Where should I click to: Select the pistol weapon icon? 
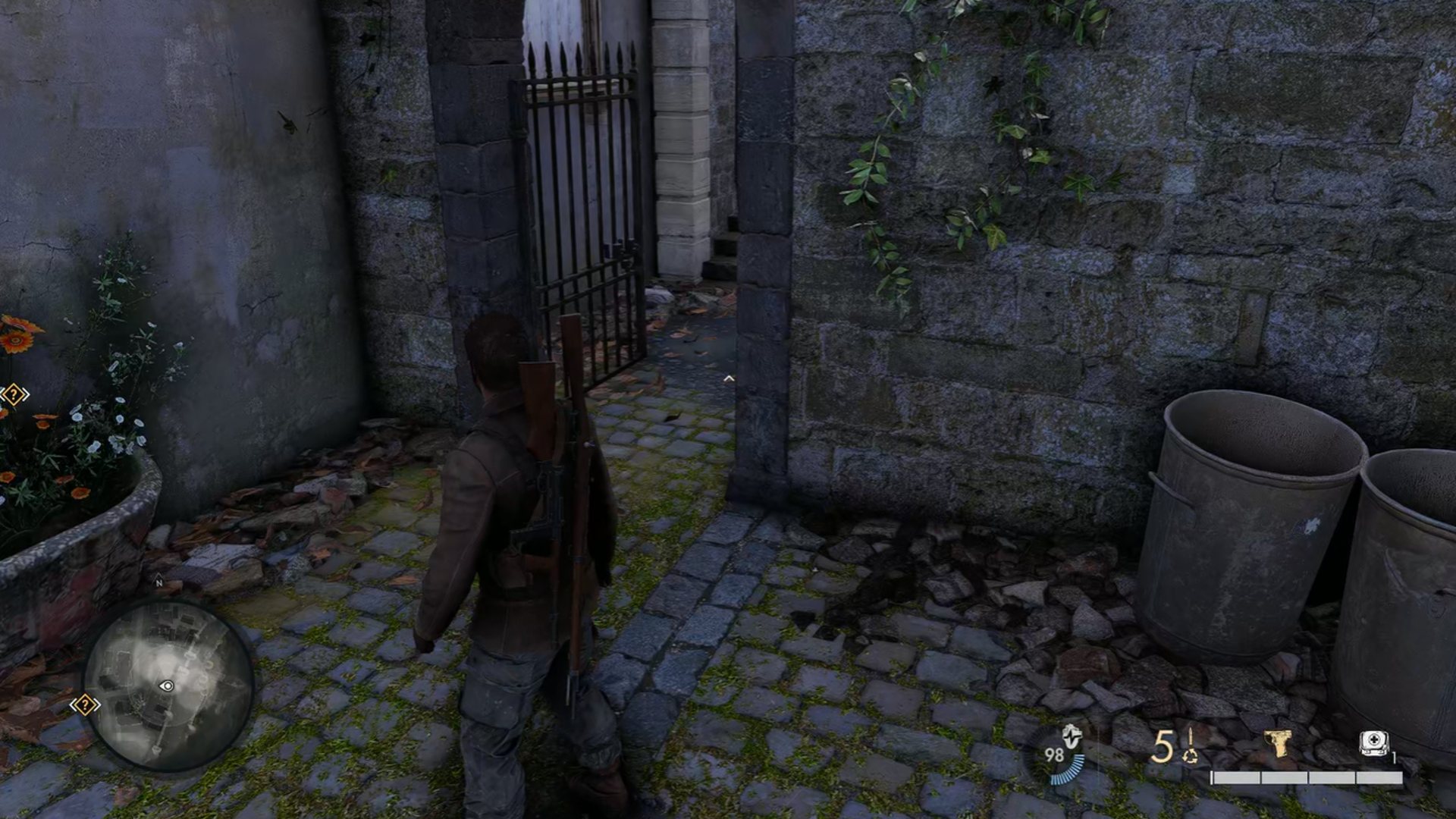tap(1278, 744)
